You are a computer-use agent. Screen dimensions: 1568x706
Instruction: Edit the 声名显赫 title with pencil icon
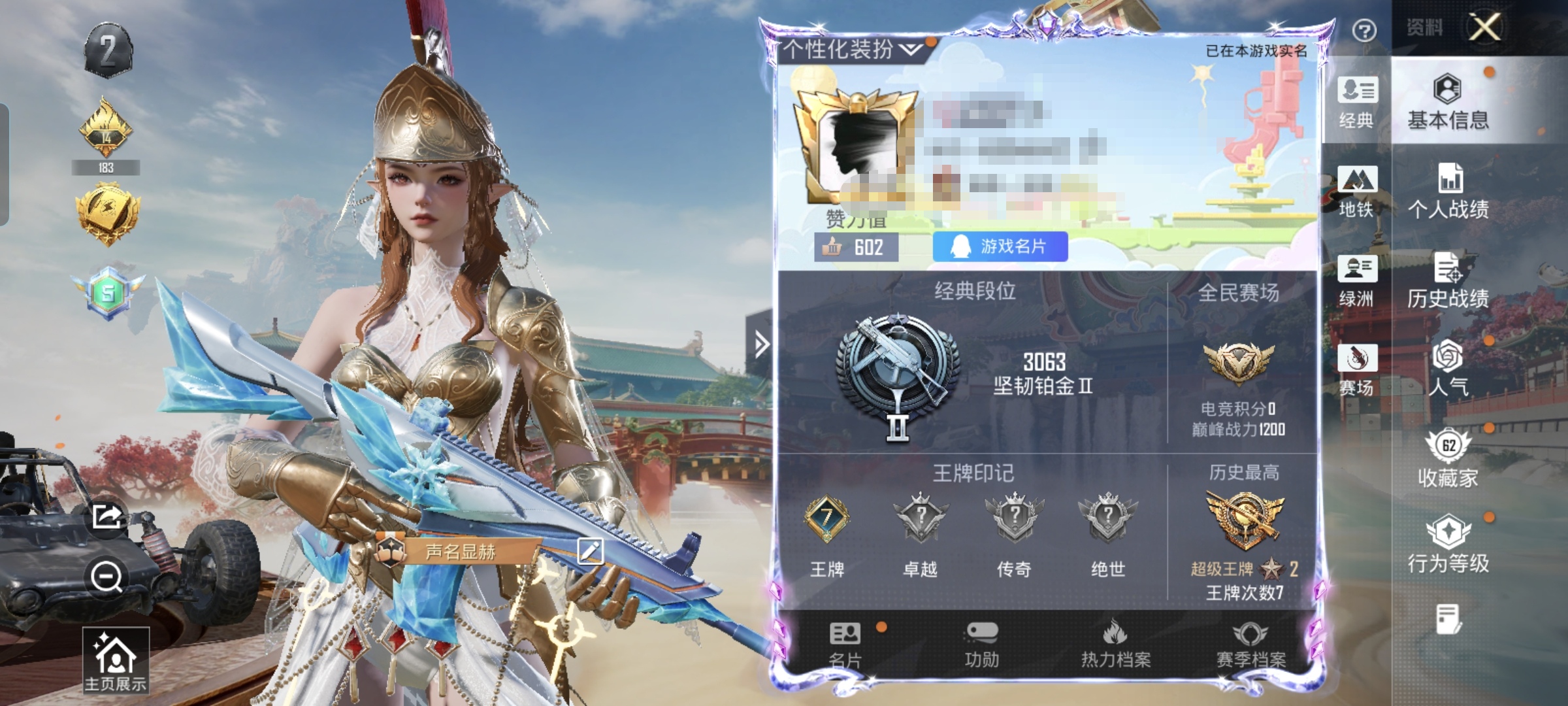590,551
